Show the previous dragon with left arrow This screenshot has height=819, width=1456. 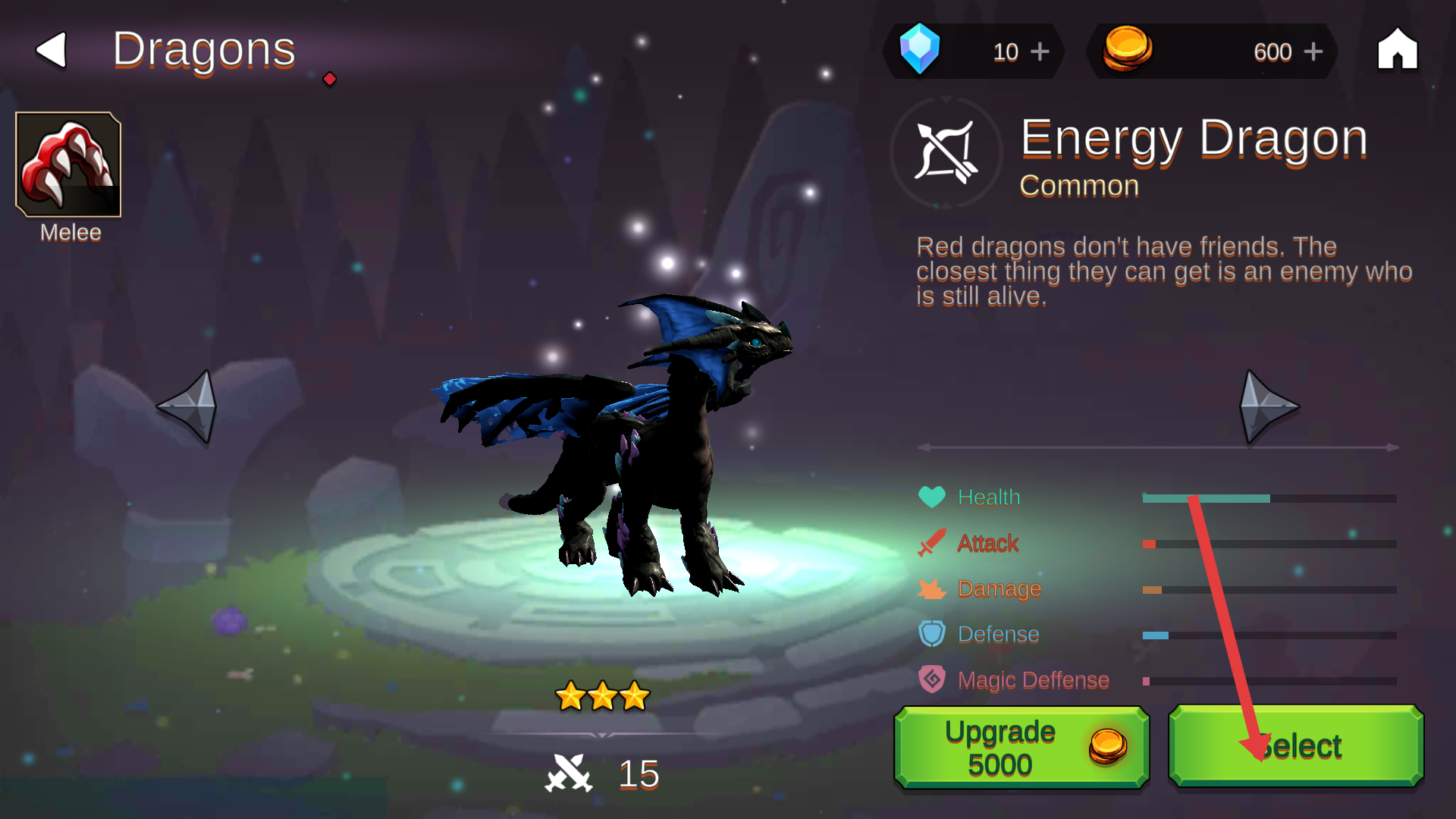pos(188,406)
